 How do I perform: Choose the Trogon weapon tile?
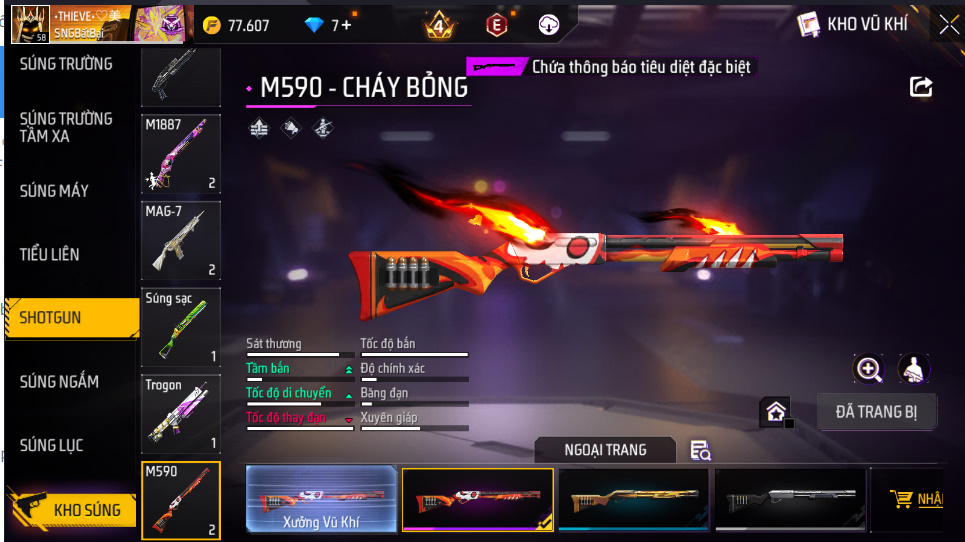180,414
